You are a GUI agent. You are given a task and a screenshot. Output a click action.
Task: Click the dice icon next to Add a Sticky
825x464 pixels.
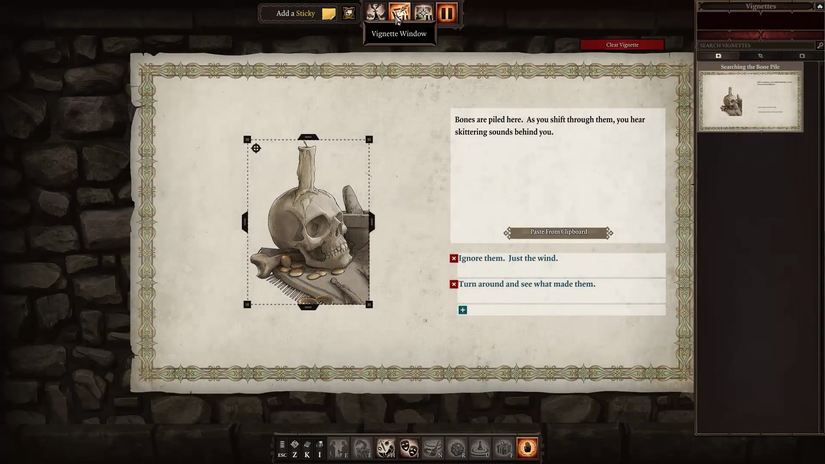pyautogui.click(x=349, y=13)
